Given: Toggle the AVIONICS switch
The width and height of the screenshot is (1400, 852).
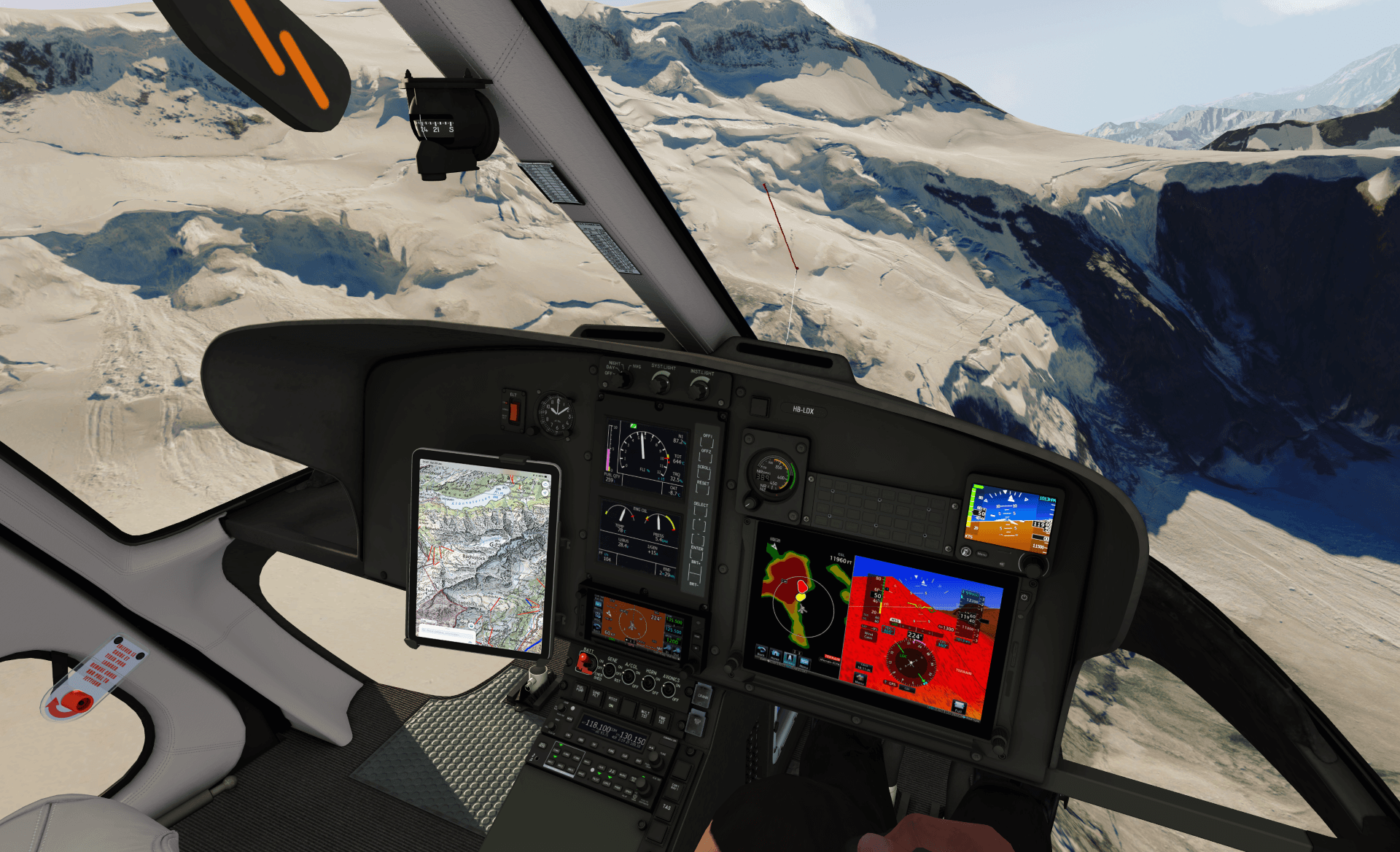Looking at the screenshot, I should [669, 689].
